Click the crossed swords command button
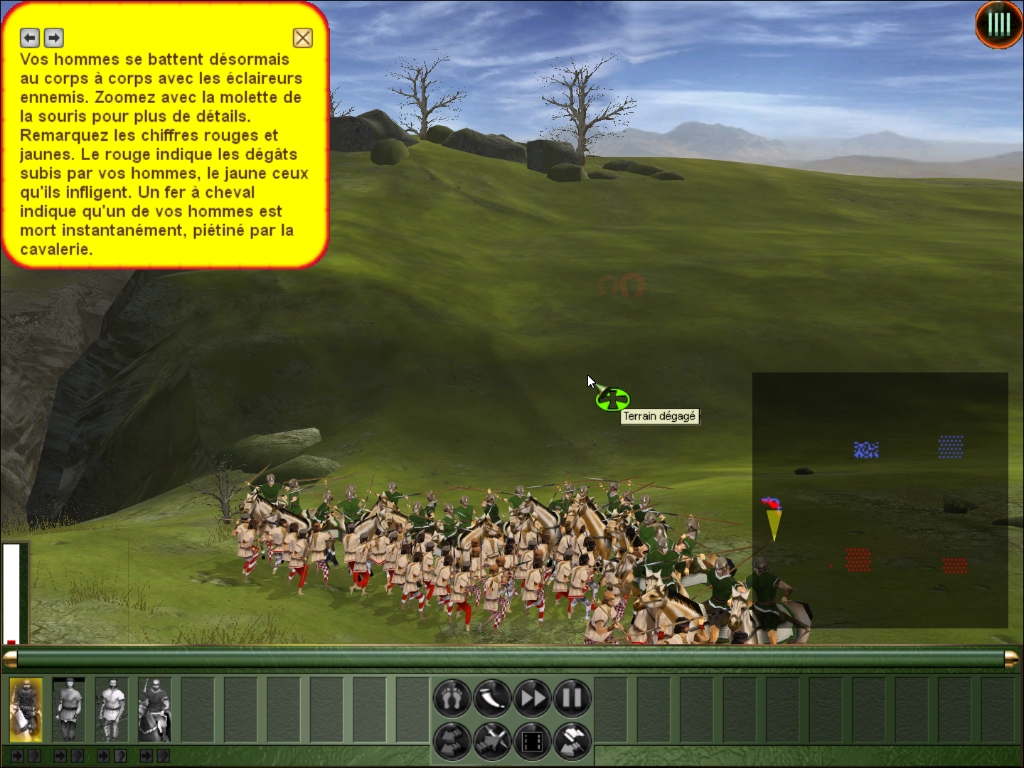 pos(492,741)
